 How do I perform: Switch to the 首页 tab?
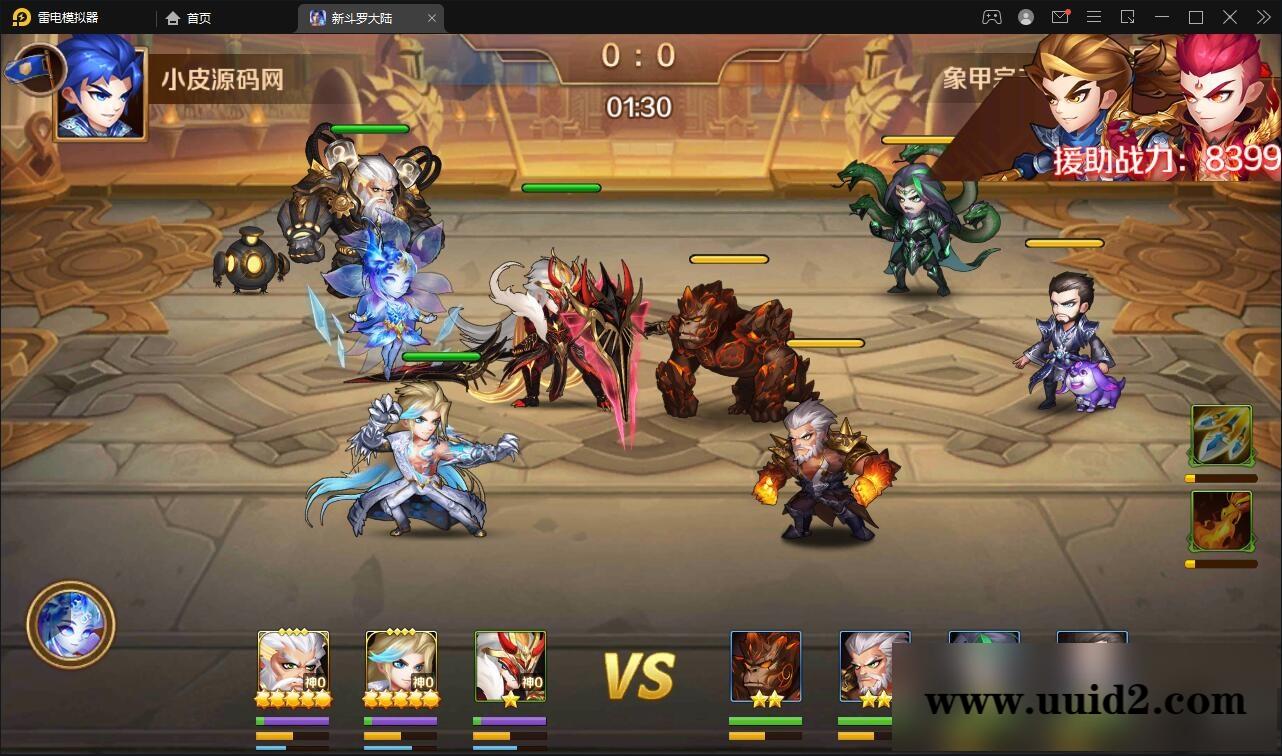(x=196, y=17)
